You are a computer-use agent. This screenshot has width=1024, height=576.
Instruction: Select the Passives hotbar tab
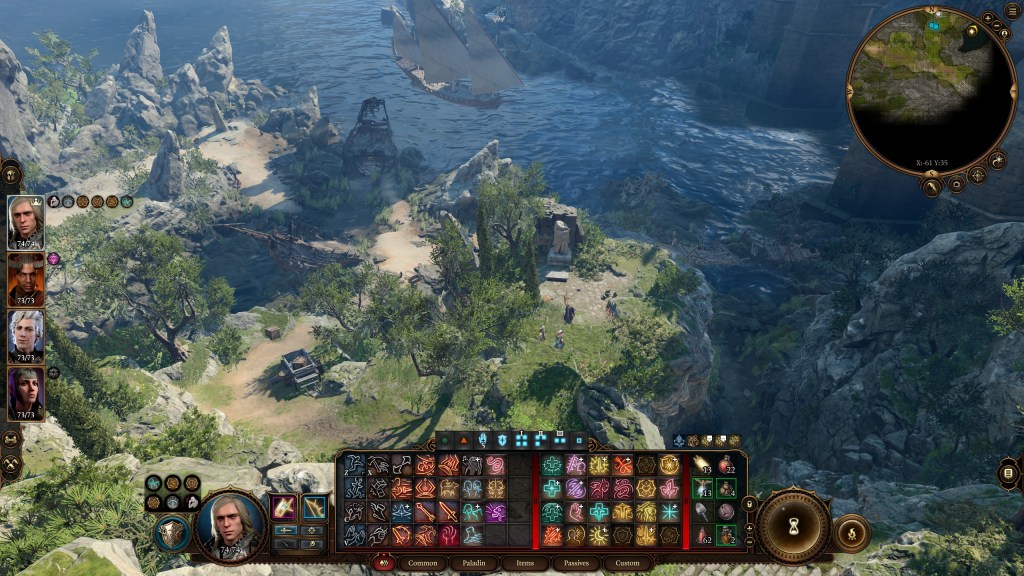[576, 563]
